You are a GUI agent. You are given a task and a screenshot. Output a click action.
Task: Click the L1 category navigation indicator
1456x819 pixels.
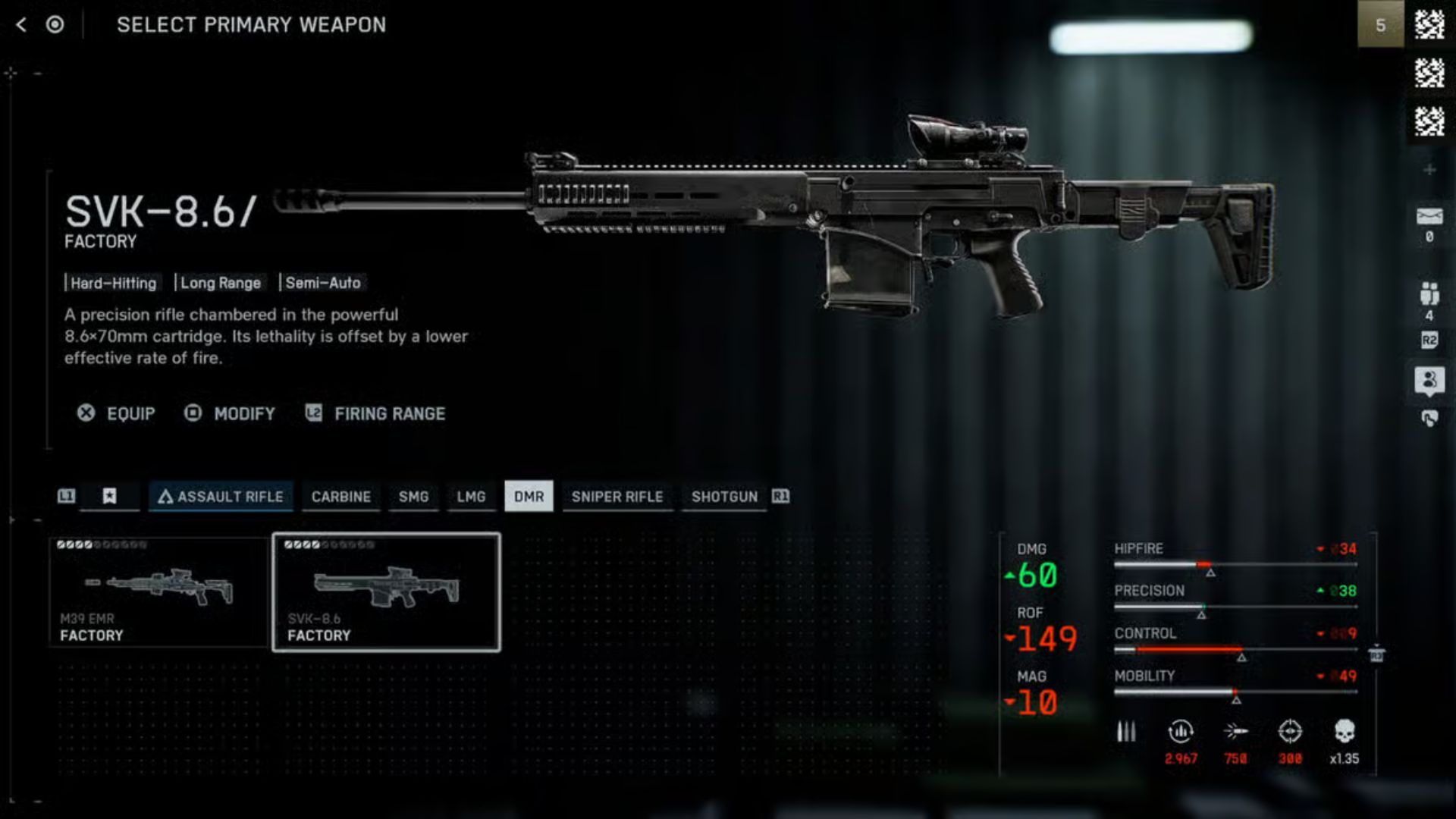click(67, 497)
